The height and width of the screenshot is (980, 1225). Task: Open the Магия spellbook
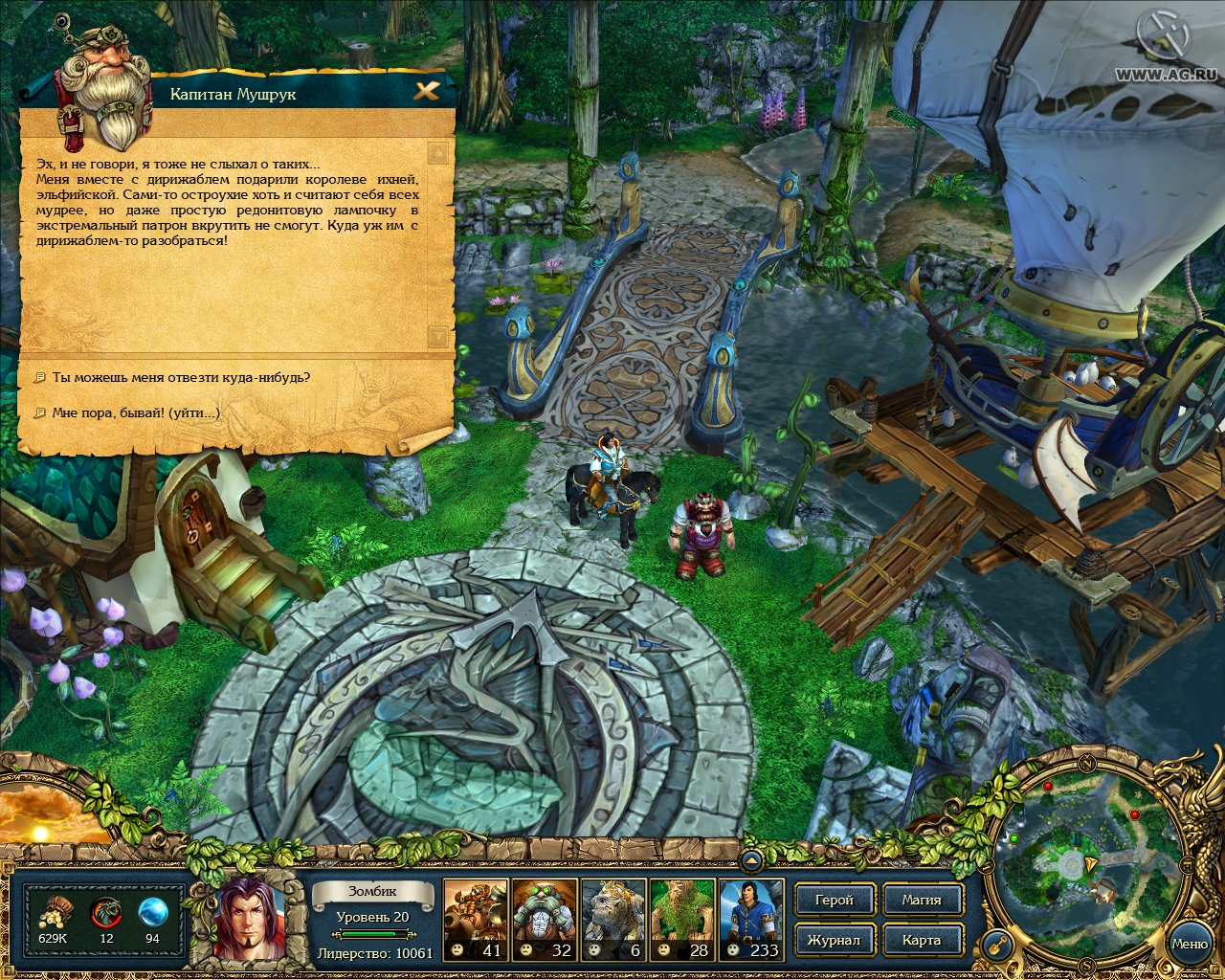click(x=921, y=900)
